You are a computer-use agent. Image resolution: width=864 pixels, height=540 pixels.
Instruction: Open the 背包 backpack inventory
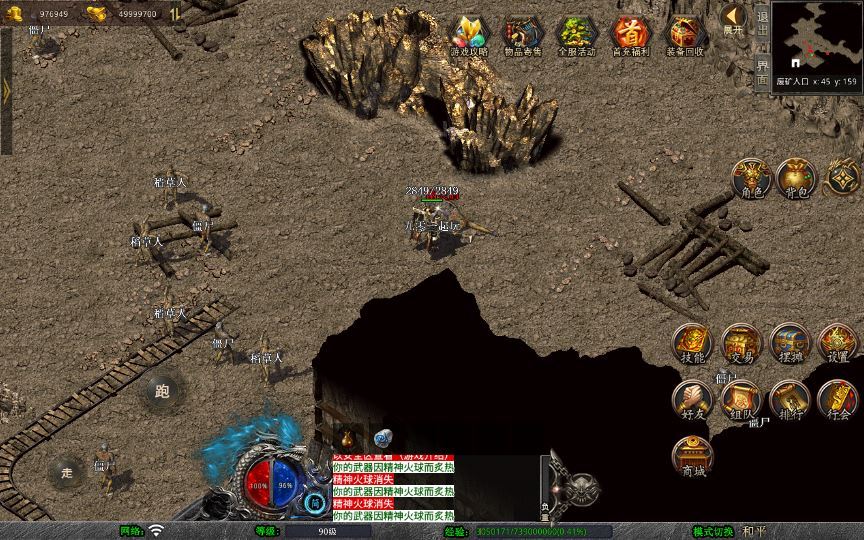coord(797,178)
